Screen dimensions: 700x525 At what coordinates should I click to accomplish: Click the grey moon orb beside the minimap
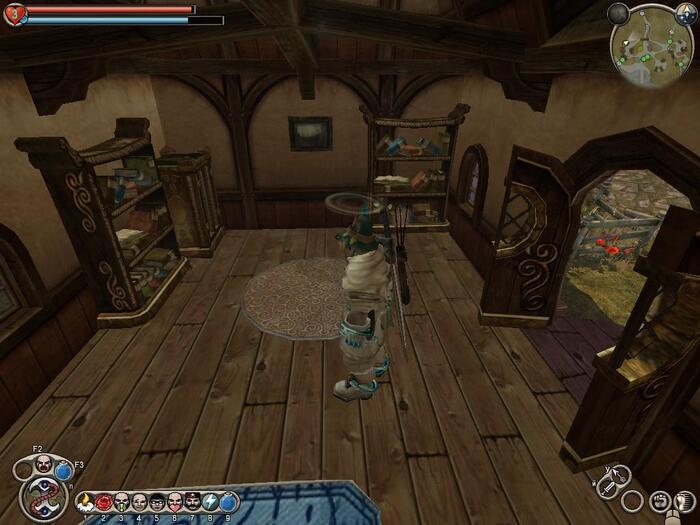[x=618, y=14]
